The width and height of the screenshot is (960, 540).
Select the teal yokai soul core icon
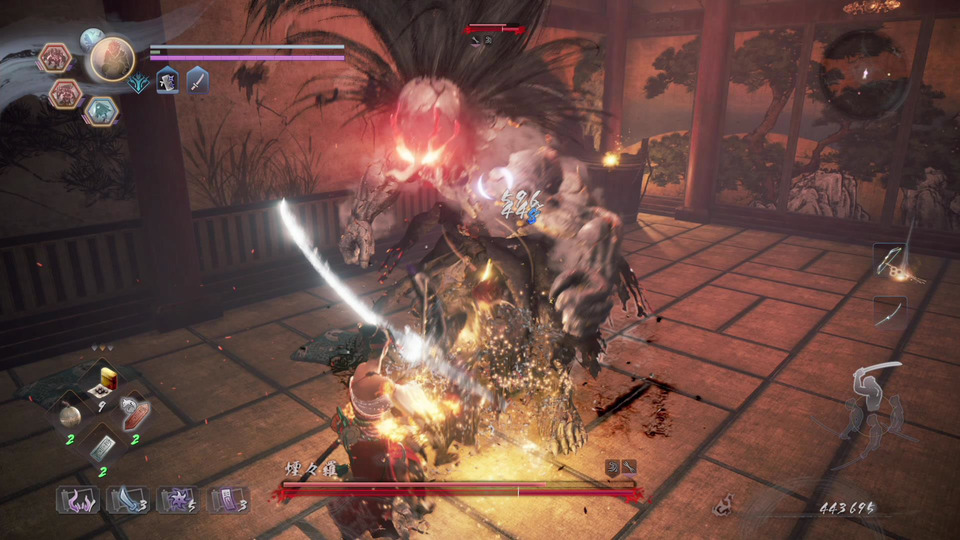(100, 110)
